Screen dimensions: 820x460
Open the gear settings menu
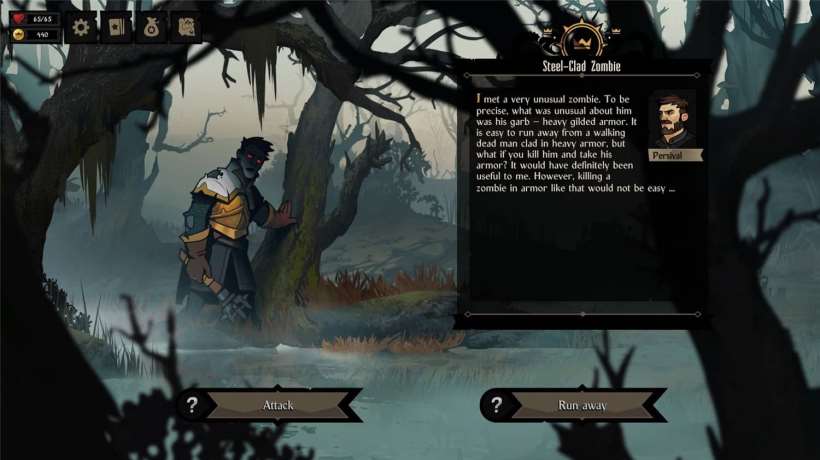coord(82,27)
